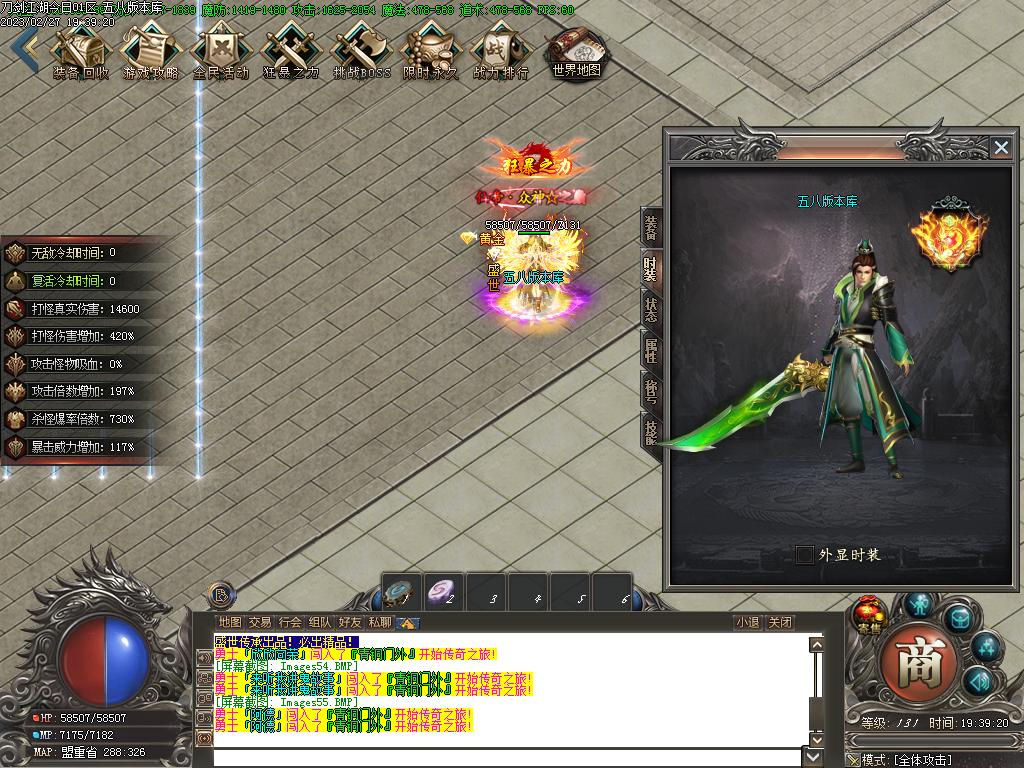Open the 装备回收 equipment recycle menu
This screenshot has width=1024, height=768.
click(81, 50)
